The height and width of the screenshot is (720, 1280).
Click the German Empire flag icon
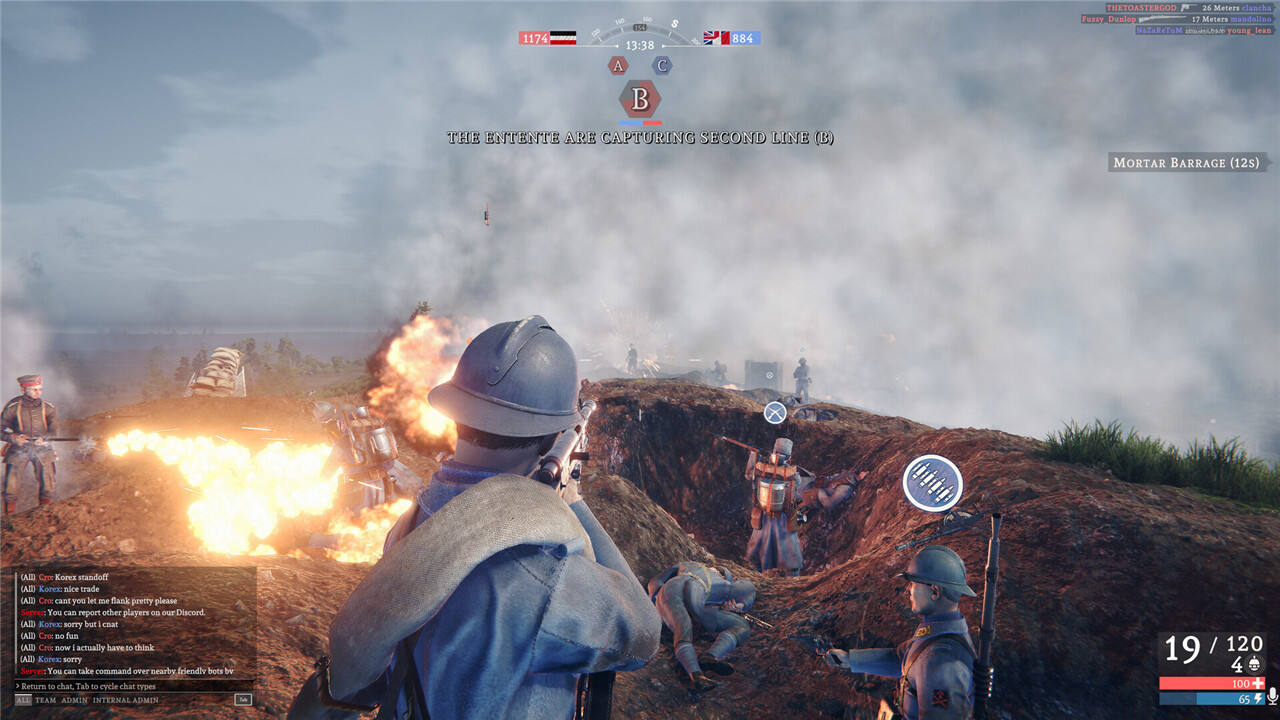click(x=563, y=38)
